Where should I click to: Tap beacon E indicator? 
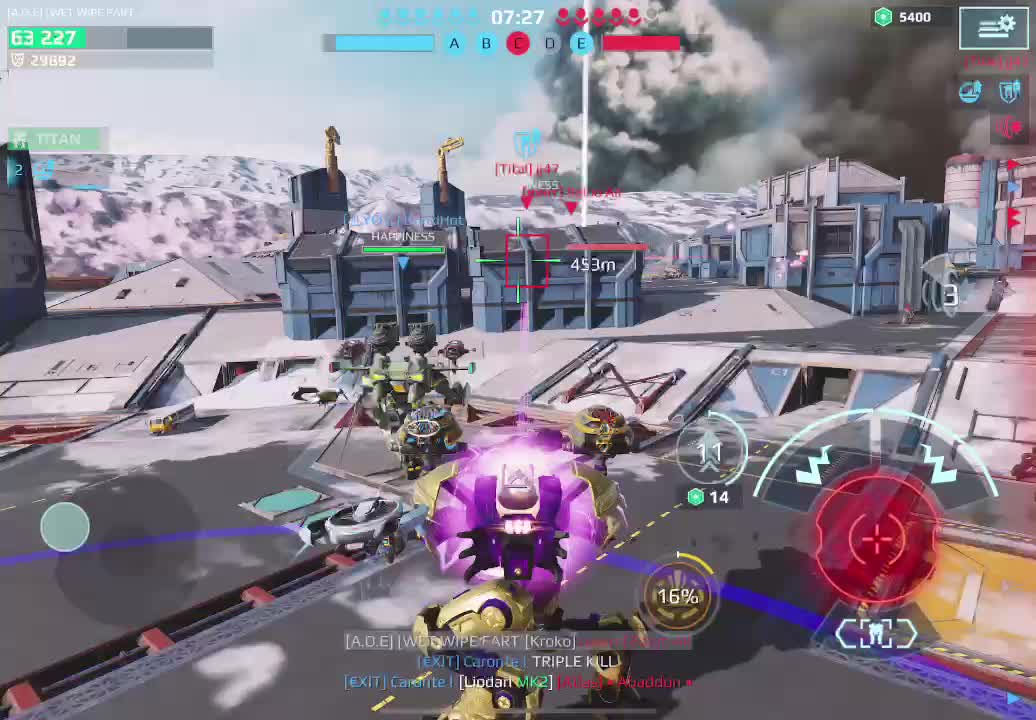581,43
